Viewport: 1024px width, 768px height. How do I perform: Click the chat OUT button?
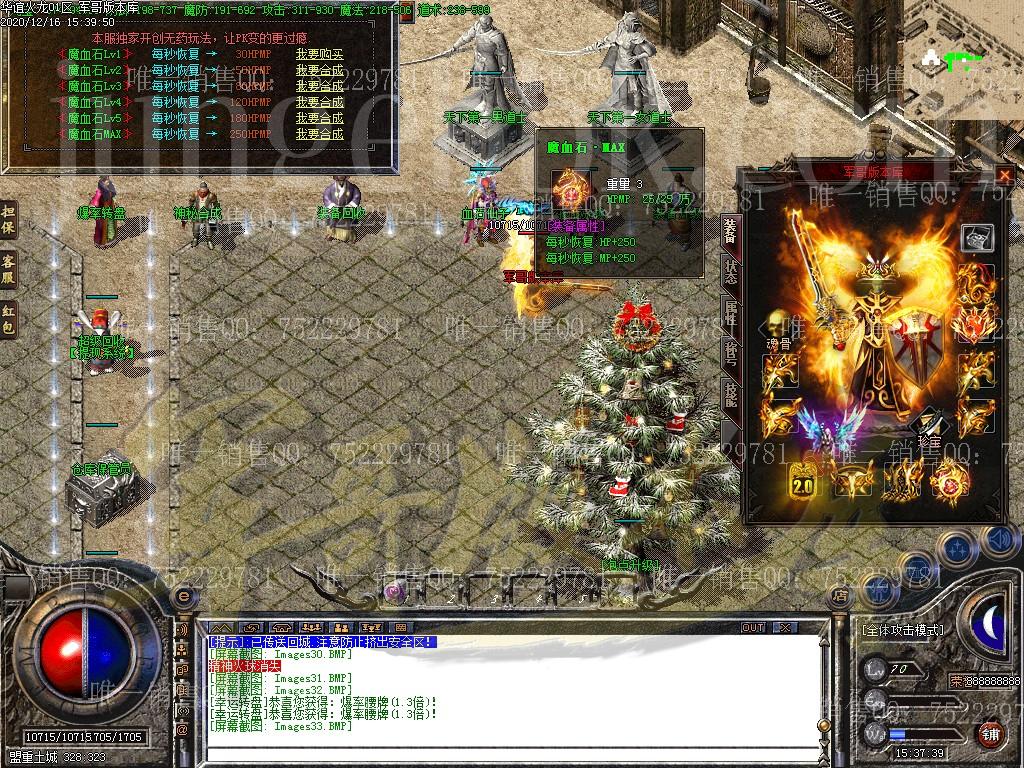(753, 627)
